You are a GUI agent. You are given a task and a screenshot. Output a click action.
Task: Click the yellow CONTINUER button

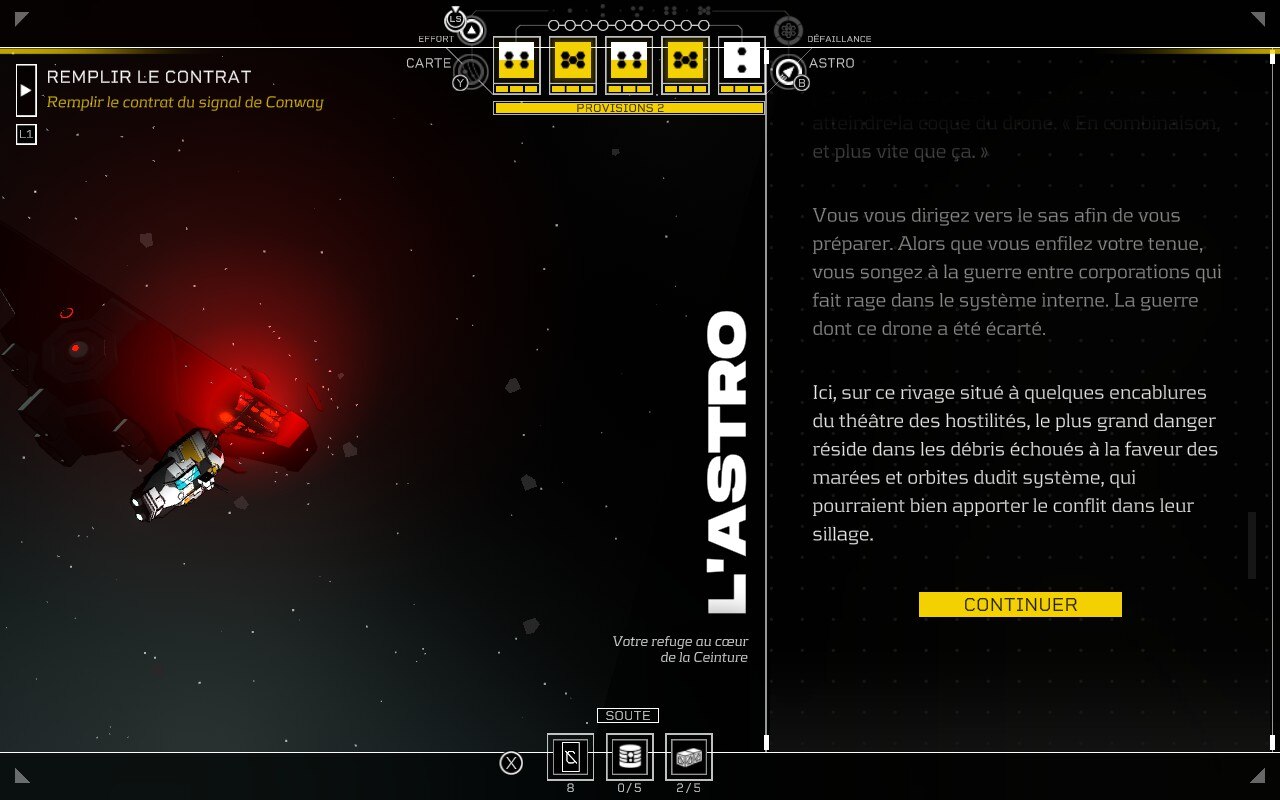(x=1020, y=604)
